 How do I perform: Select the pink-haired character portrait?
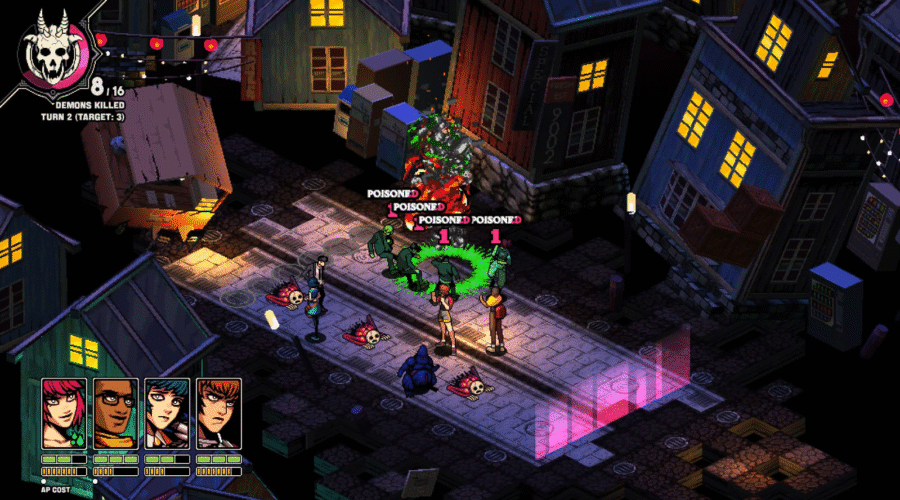click(x=64, y=414)
